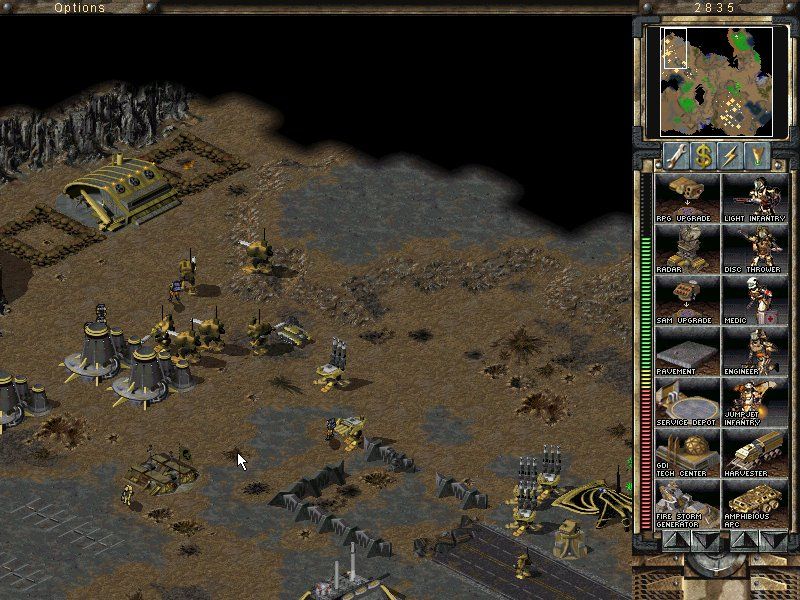Train Jumpjet Infantry
Image resolution: width=800 pixels, height=600 pixels.
pyautogui.click(x=754, y=402)
